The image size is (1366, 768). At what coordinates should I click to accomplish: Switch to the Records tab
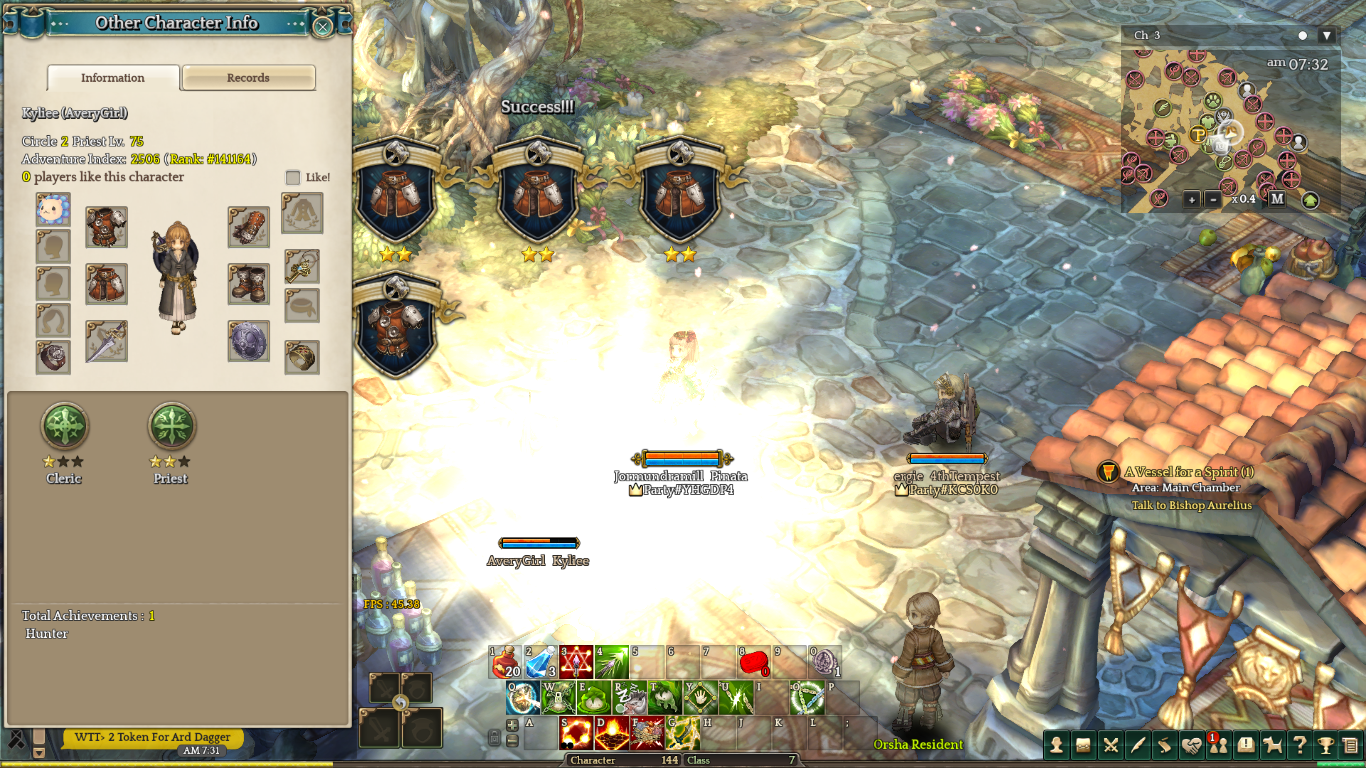tap(248, 78)
